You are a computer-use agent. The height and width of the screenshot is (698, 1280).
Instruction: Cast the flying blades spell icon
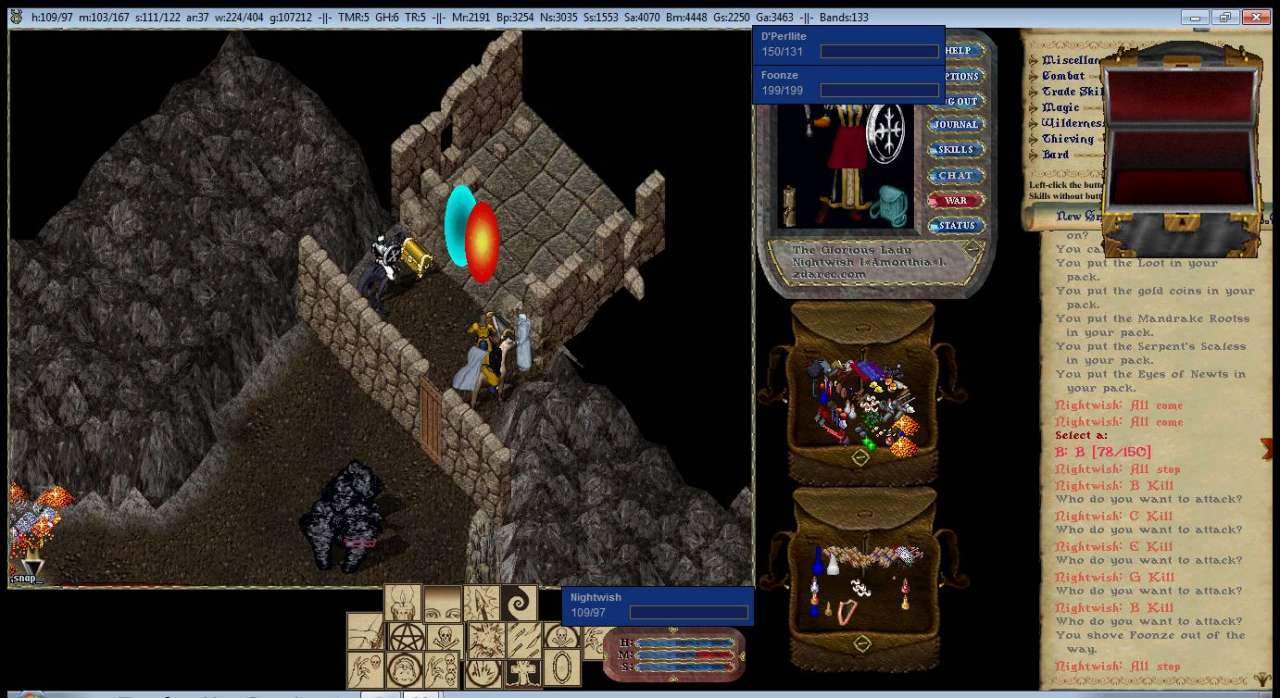(x=523, y=638)
